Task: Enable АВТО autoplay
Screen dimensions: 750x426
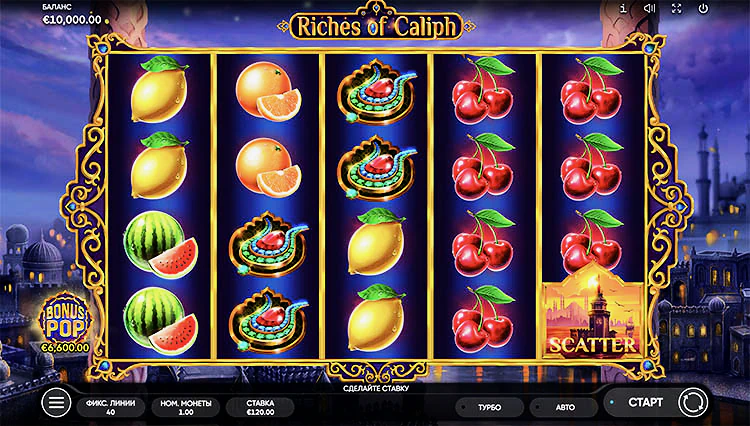Action: click(563, 408)
